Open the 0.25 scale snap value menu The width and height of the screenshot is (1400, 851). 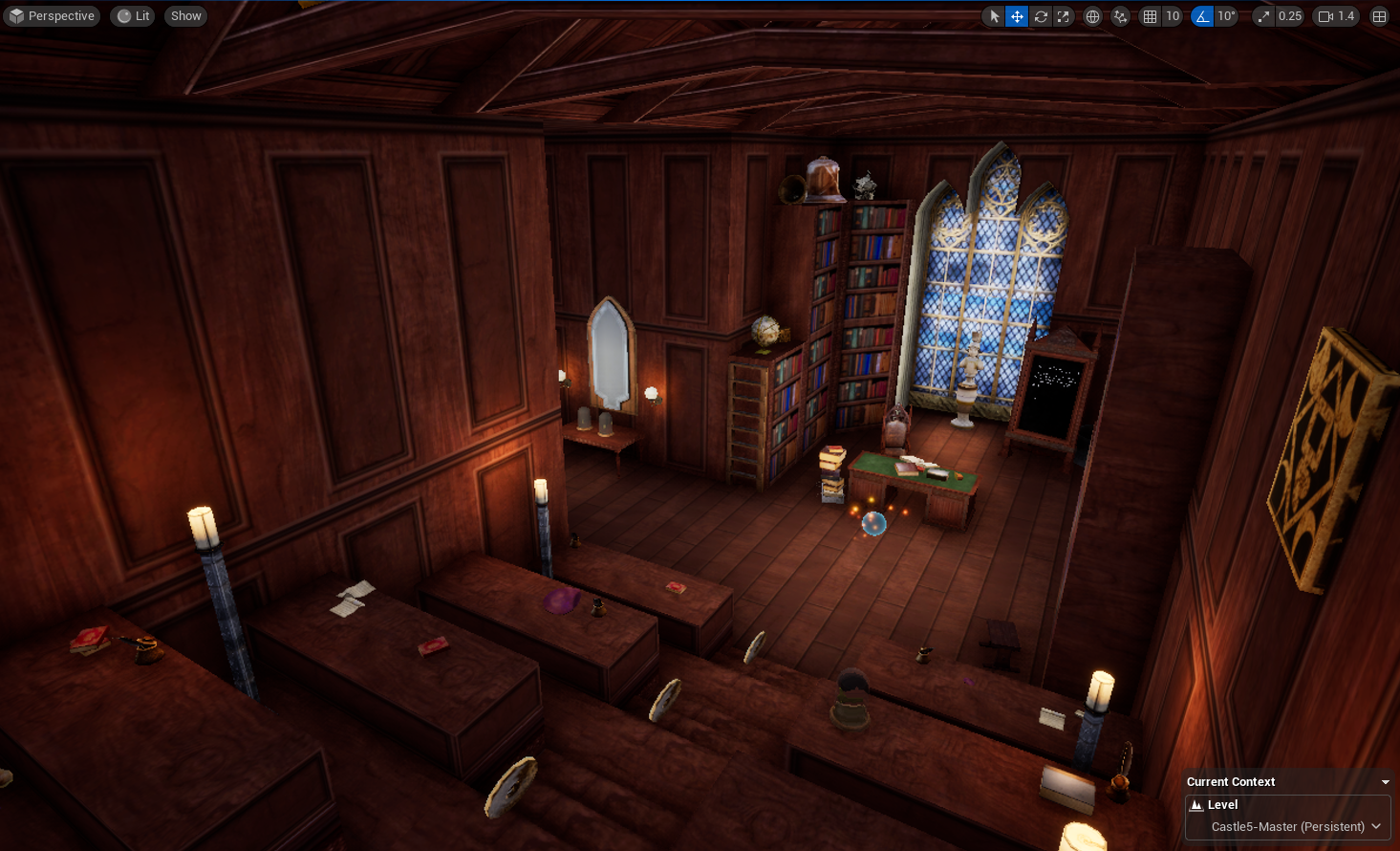1290,16
